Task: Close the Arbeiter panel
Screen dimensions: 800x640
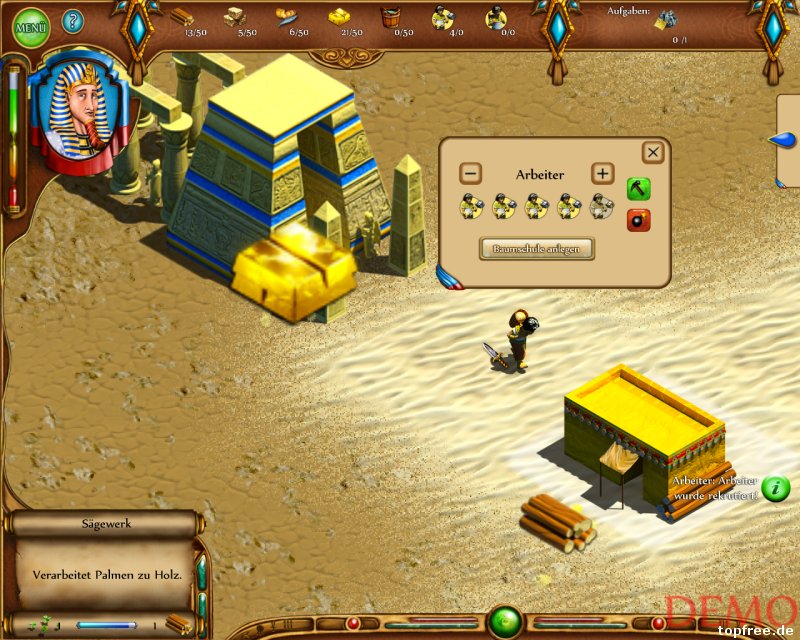Action: click(653, 152)
